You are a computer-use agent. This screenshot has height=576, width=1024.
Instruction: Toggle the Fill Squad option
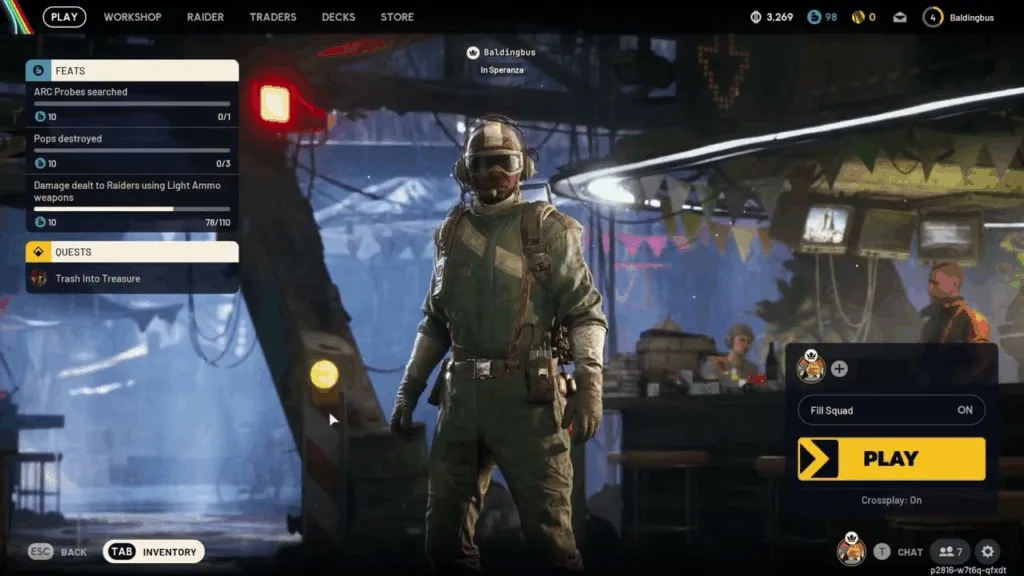891,410
